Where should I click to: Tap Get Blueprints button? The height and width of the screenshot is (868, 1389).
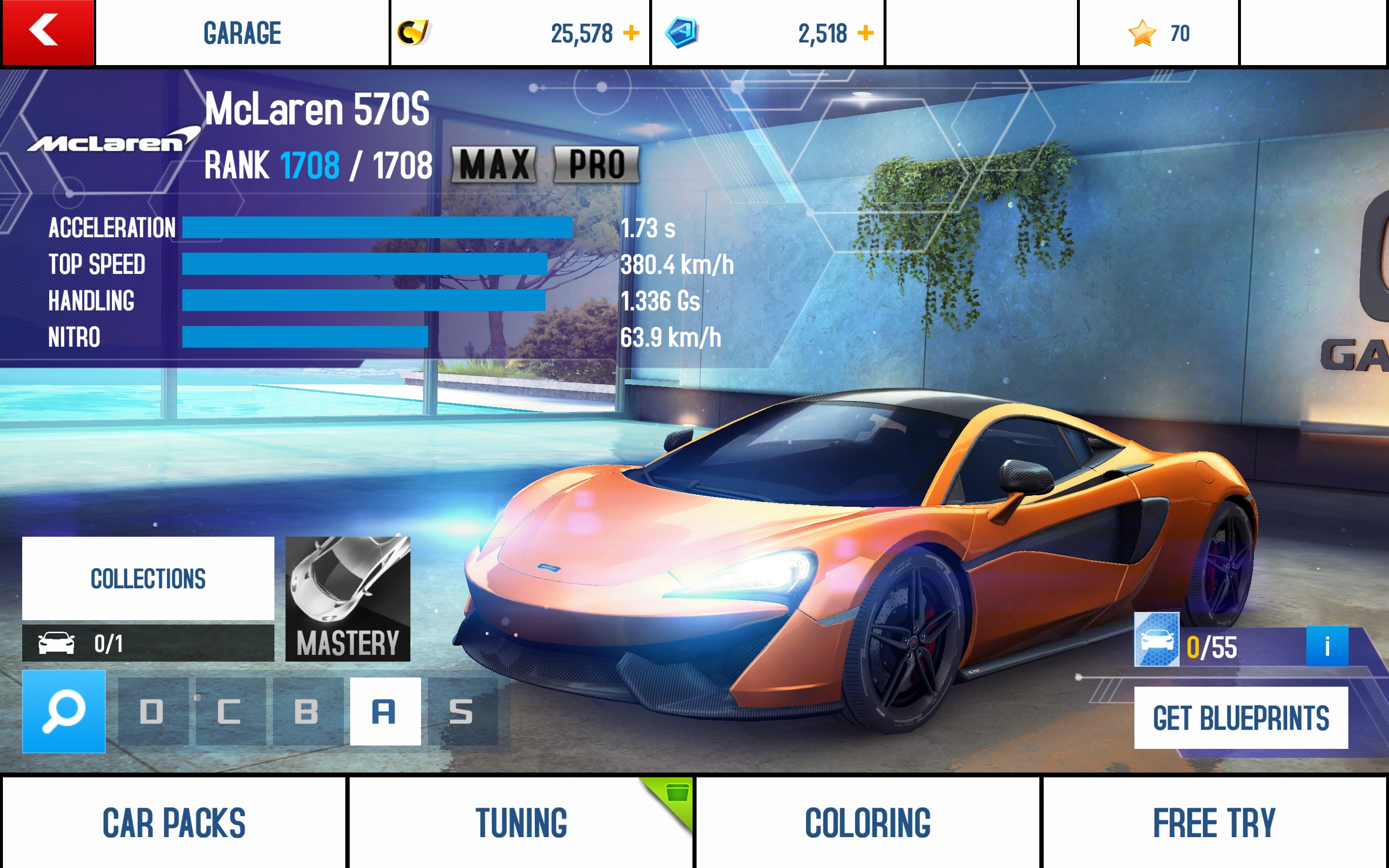pos(1240,718)
